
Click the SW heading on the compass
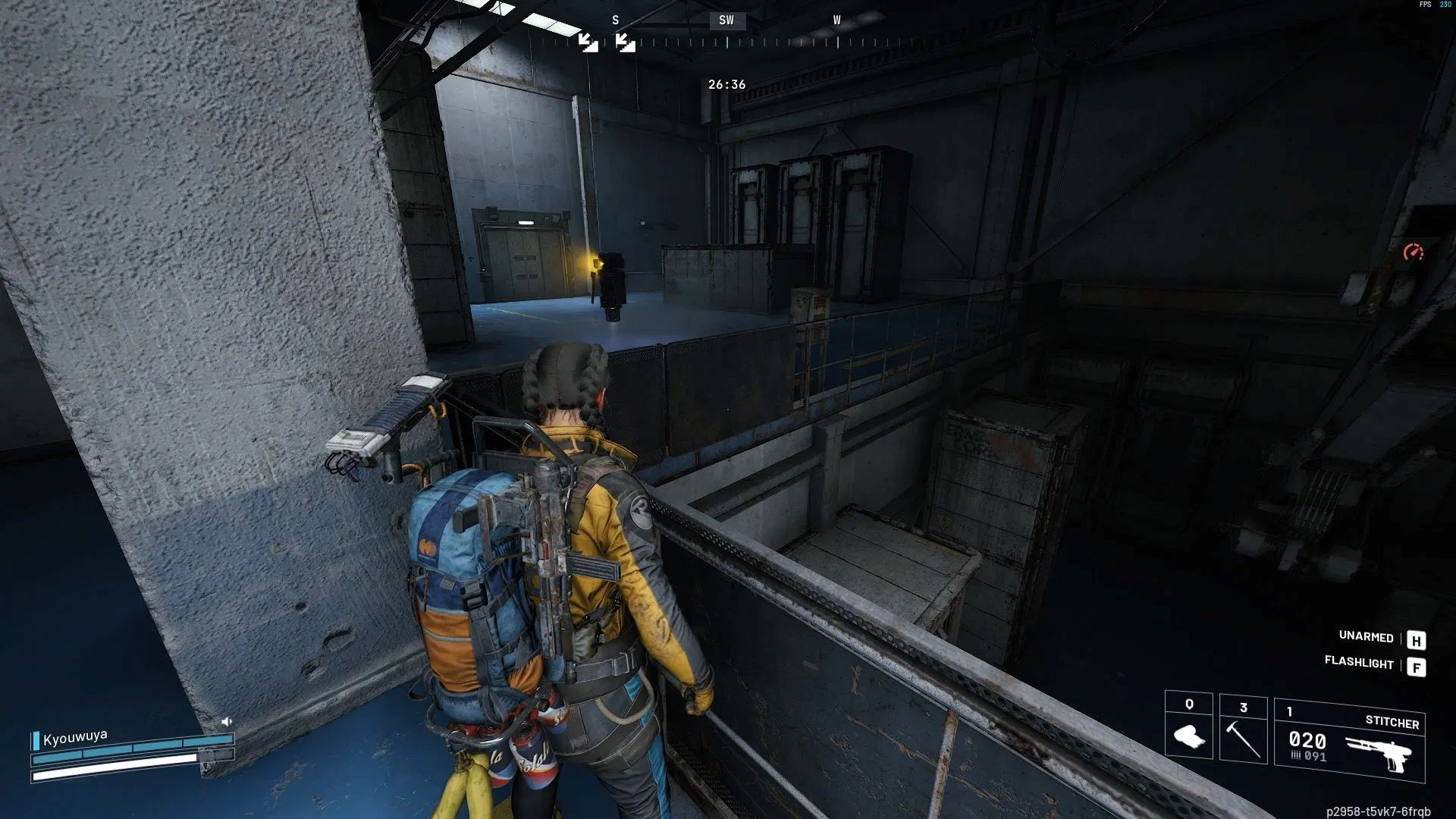(726, 20)
